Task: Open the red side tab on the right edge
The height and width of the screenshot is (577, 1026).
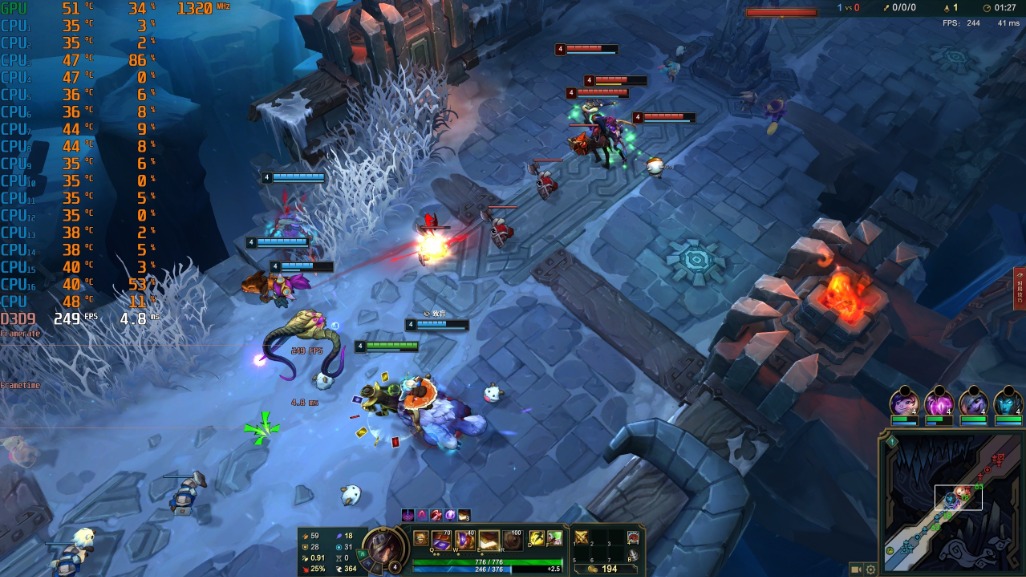Action: tap(1020, 289)
